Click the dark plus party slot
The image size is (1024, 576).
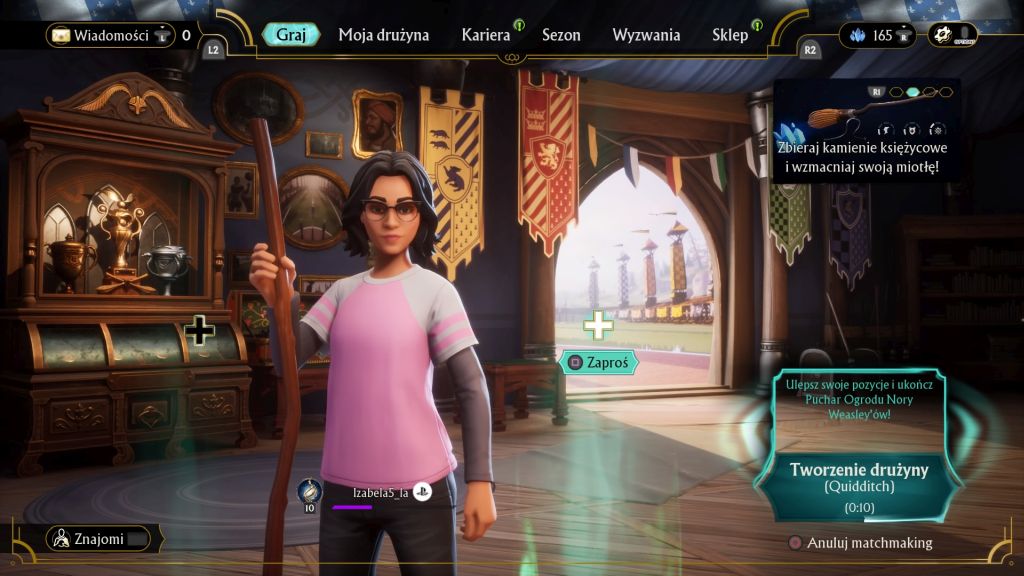pos(200,330)
